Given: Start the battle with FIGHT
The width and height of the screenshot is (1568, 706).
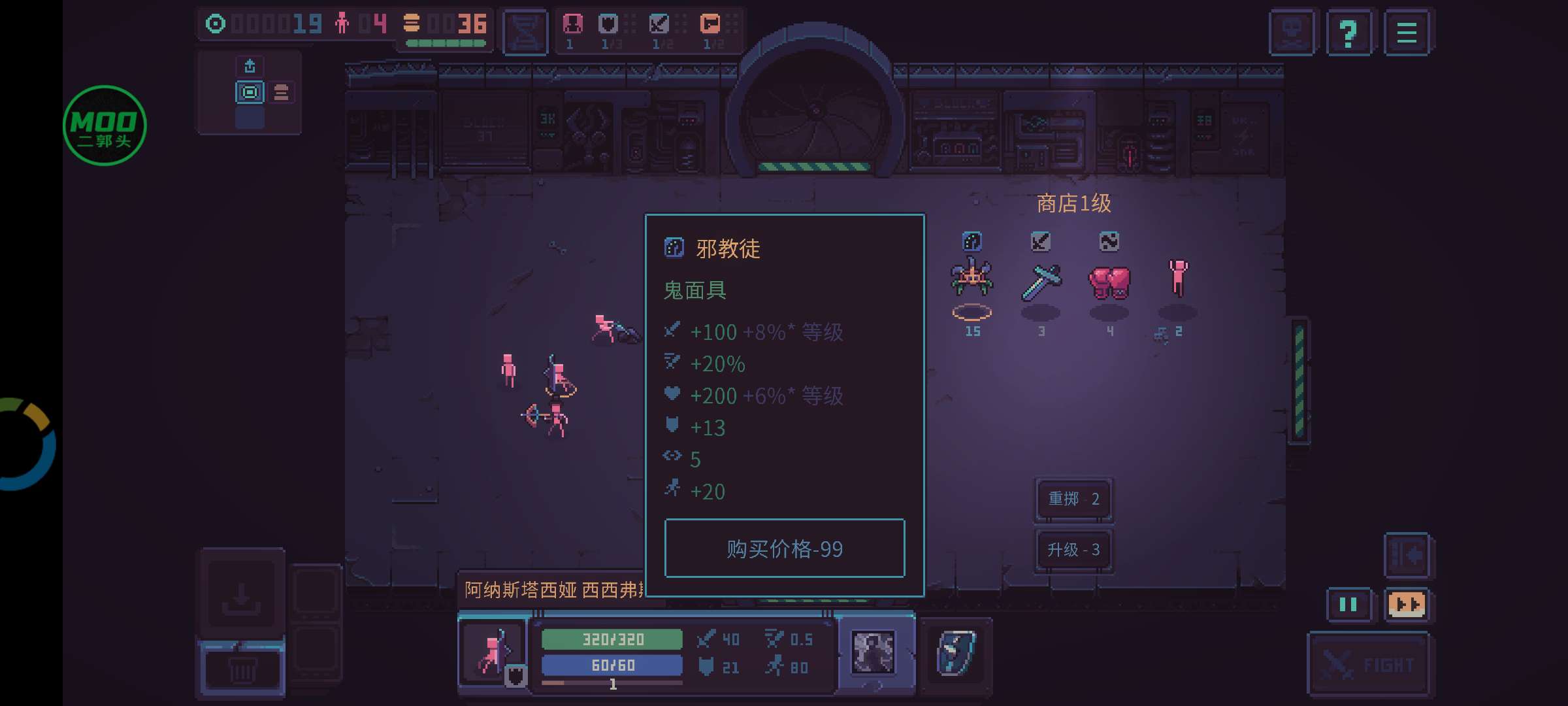Looking at the screenshot, I should click(1367, 665).
